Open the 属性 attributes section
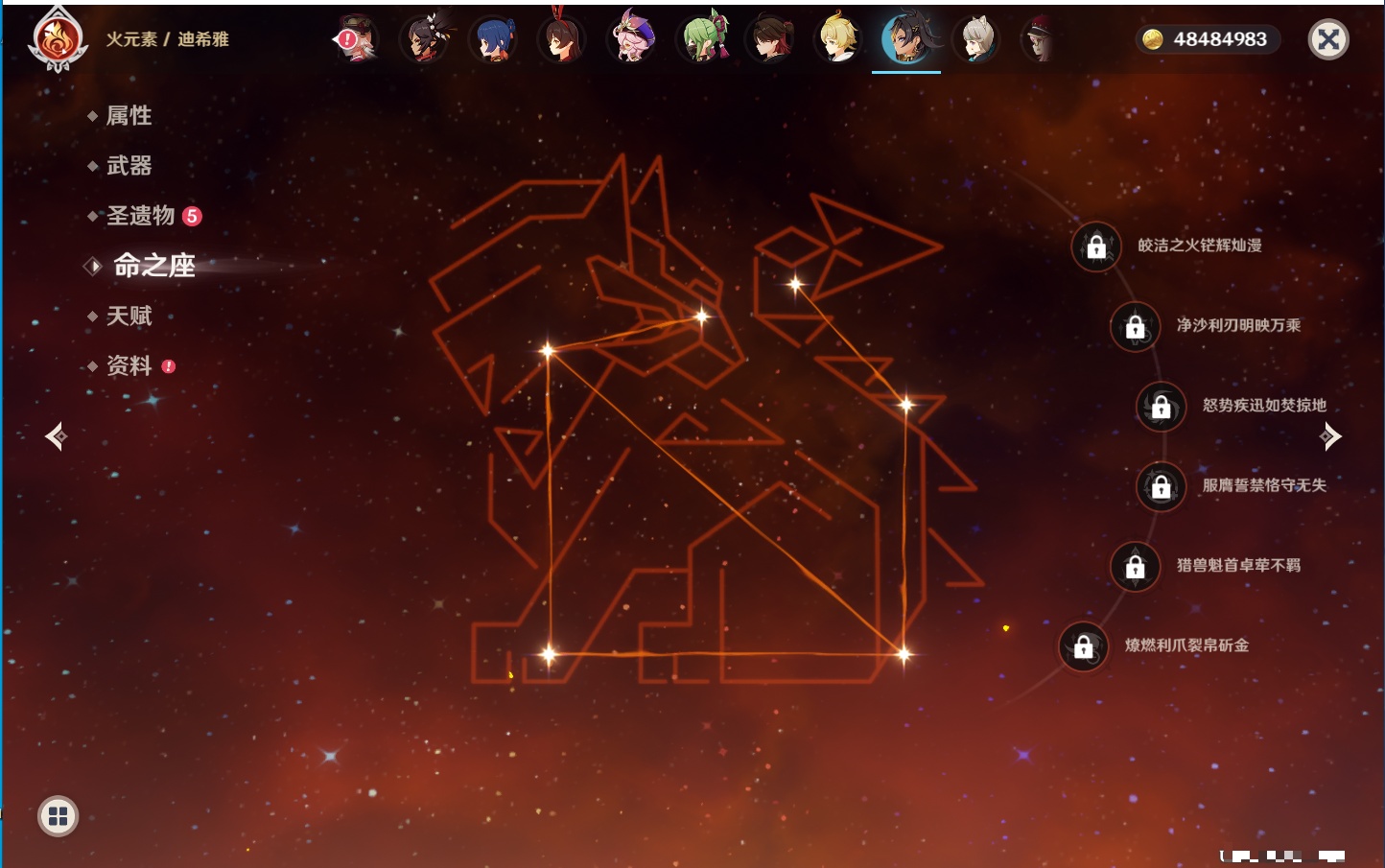The image size is (1385, 868). point(129,116)
